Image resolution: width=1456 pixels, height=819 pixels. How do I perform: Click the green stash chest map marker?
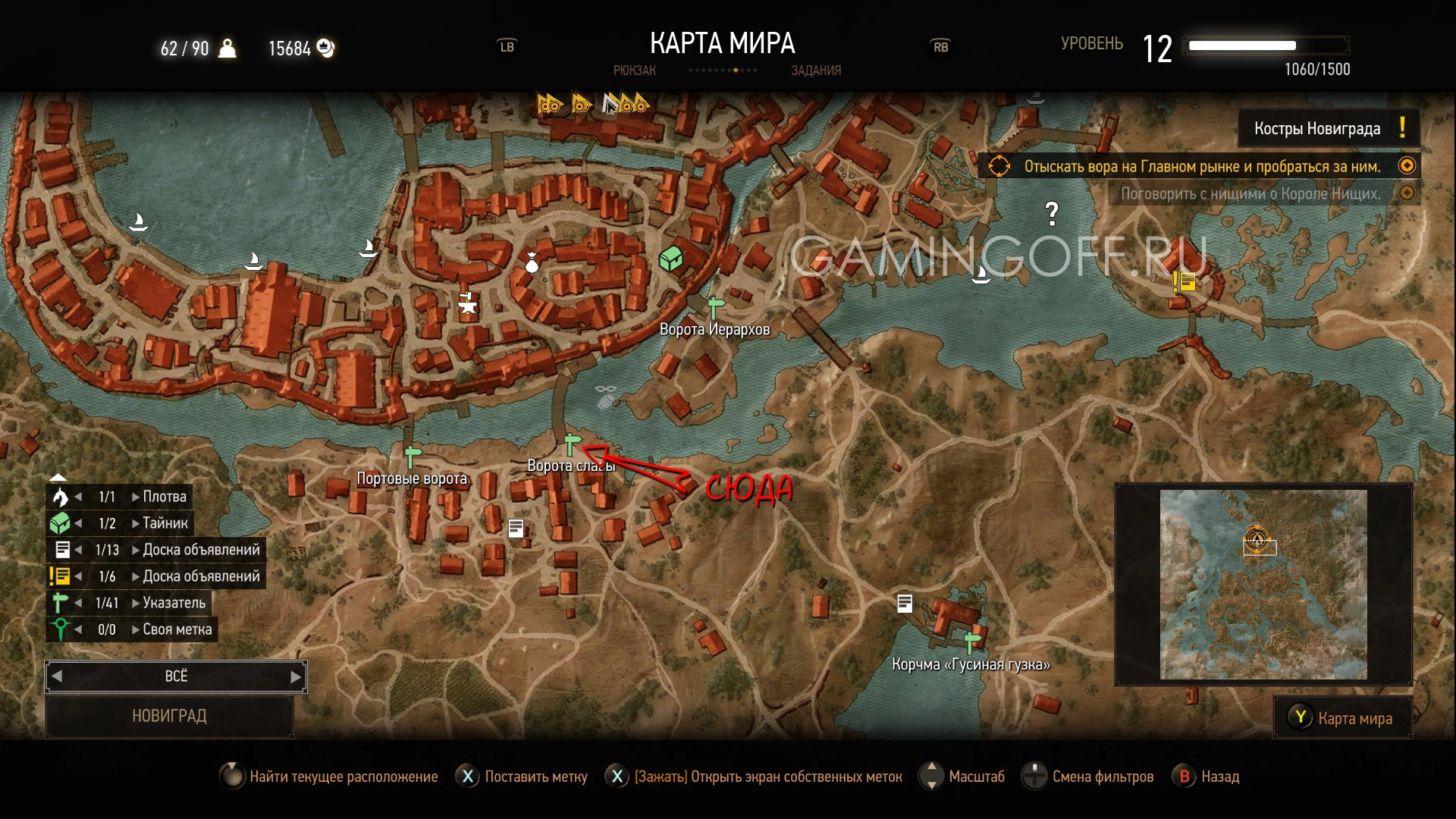670,259
